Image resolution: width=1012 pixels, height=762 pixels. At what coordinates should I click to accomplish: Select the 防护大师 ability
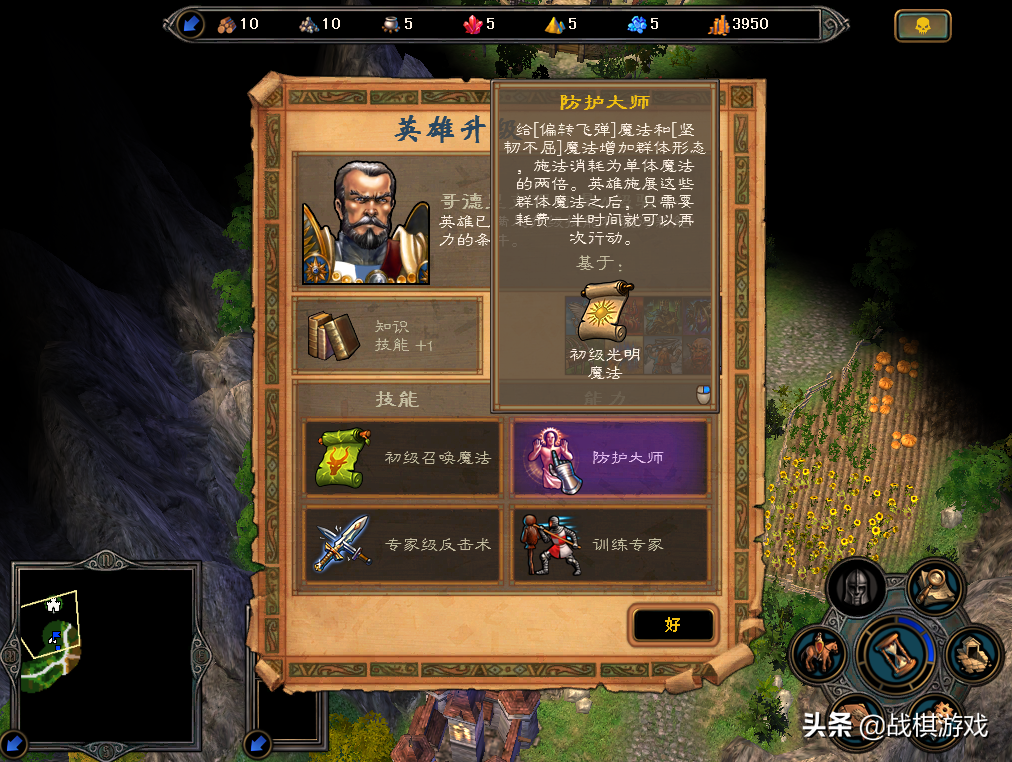610,458
